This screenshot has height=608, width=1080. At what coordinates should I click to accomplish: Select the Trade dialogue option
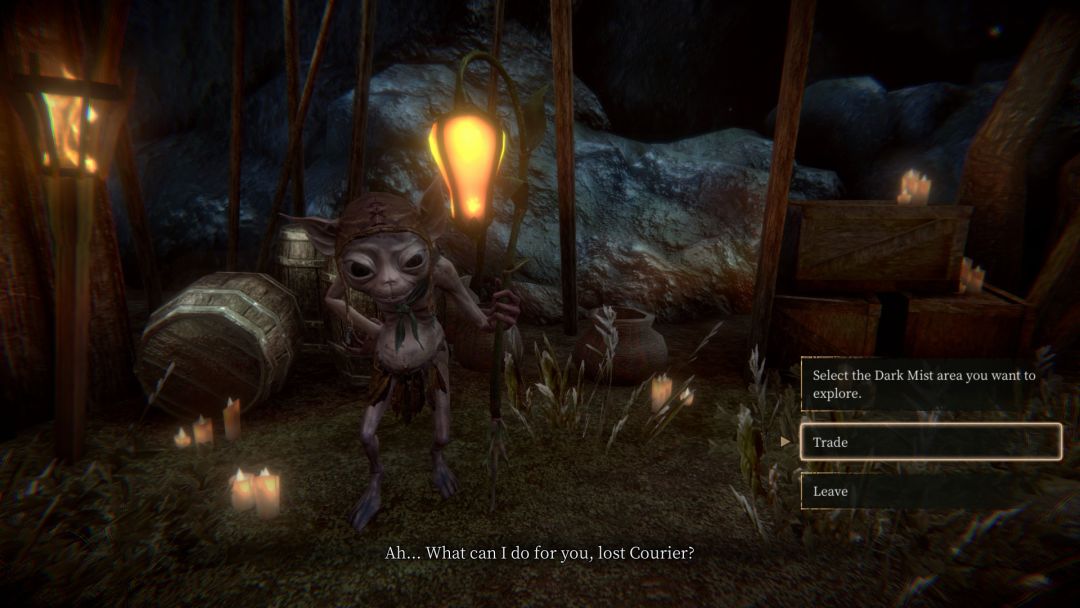(930, 442)
